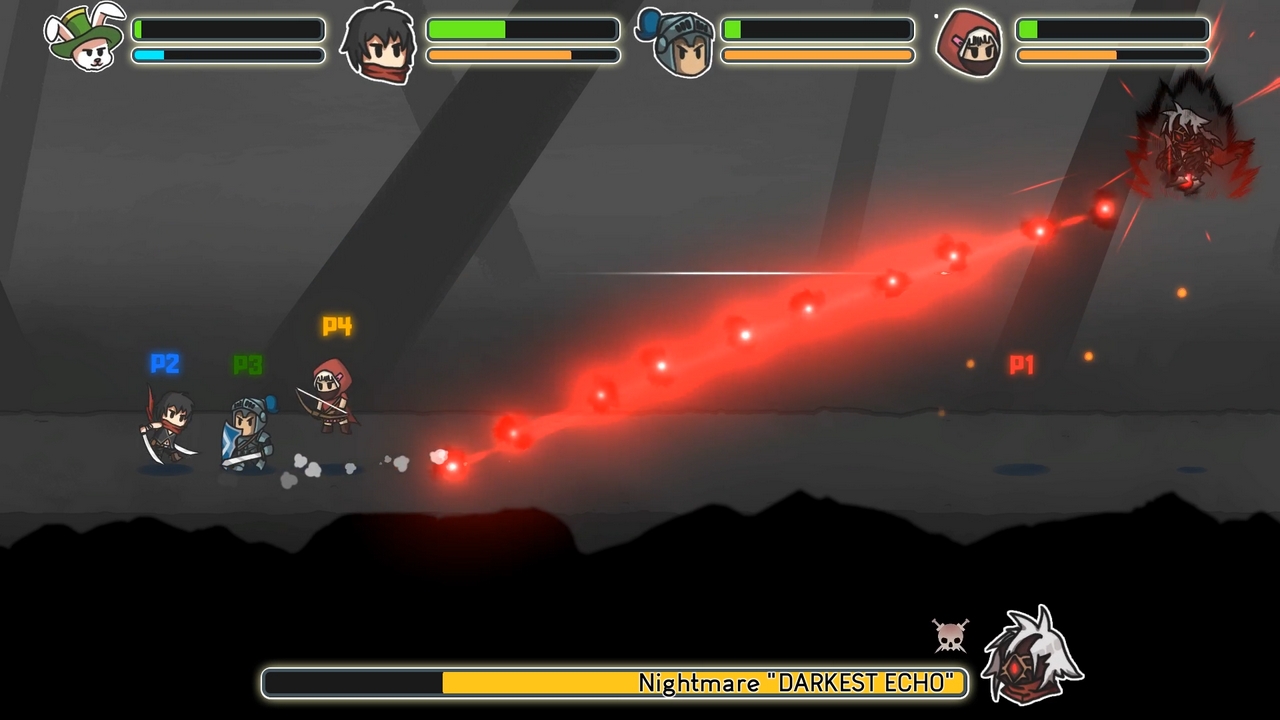This screenshot has width=1280, height=720.
Task: Click the knight's orange stamina bar
Action: point(817,54)
